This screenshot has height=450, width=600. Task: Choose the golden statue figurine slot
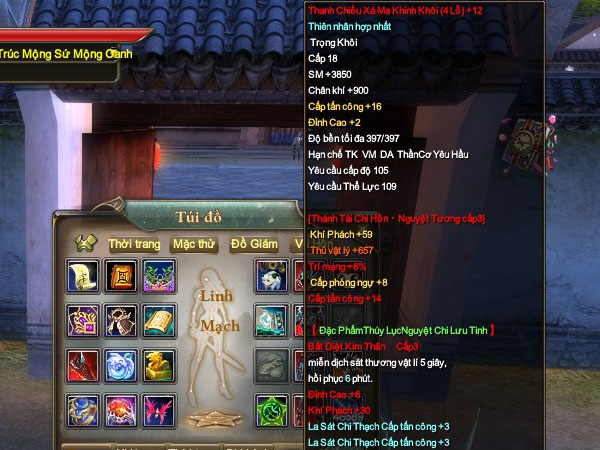[159, 365]
